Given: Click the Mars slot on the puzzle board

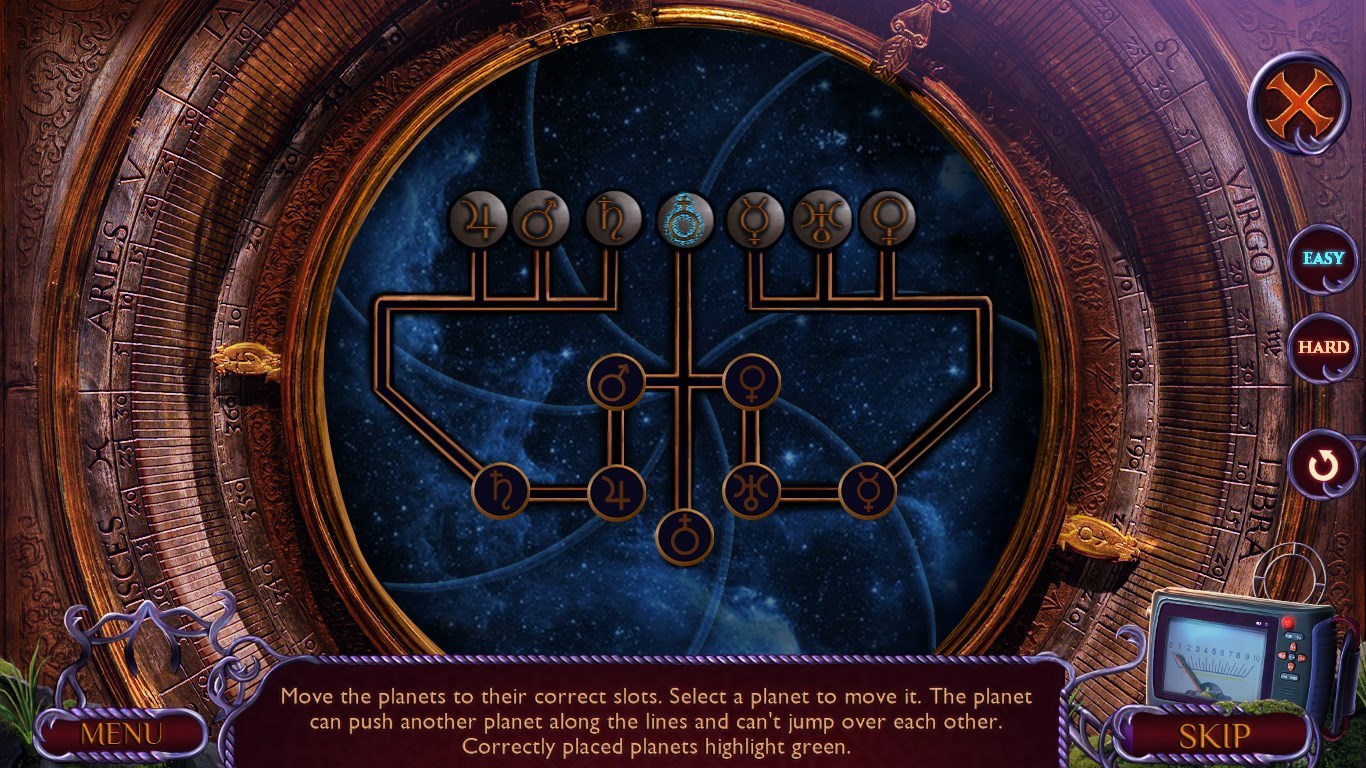Looking at the screenshot, I should (x=615, y=382).
